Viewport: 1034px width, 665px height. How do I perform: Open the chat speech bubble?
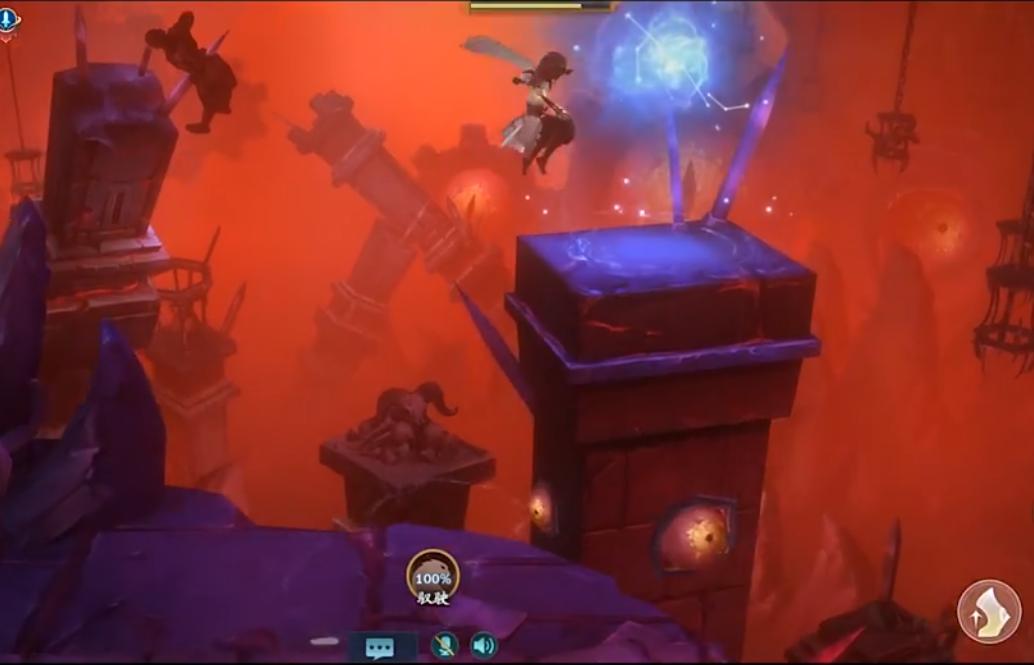[x=380, y=647]
